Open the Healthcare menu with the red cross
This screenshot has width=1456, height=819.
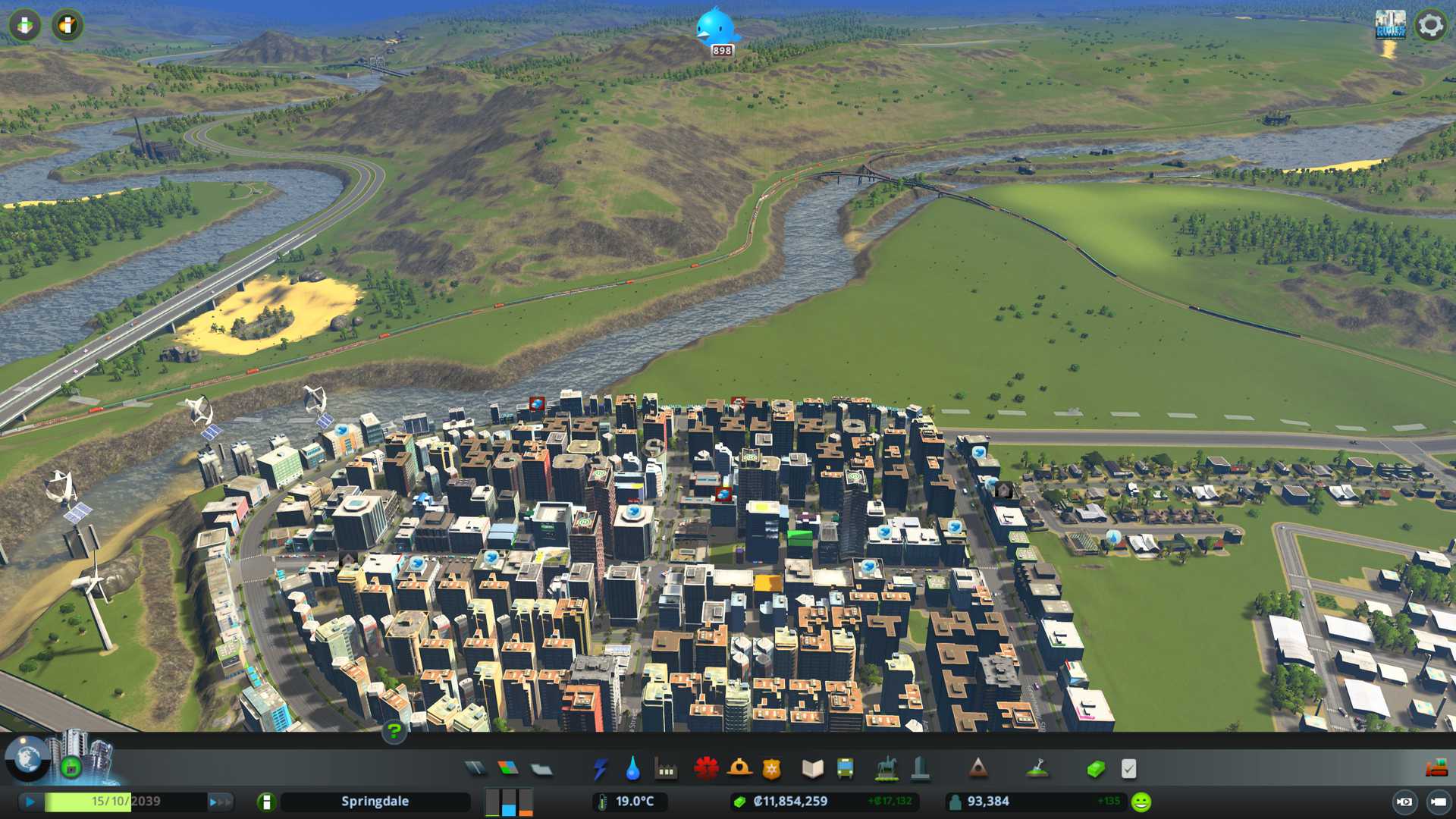tap(706, 769)
